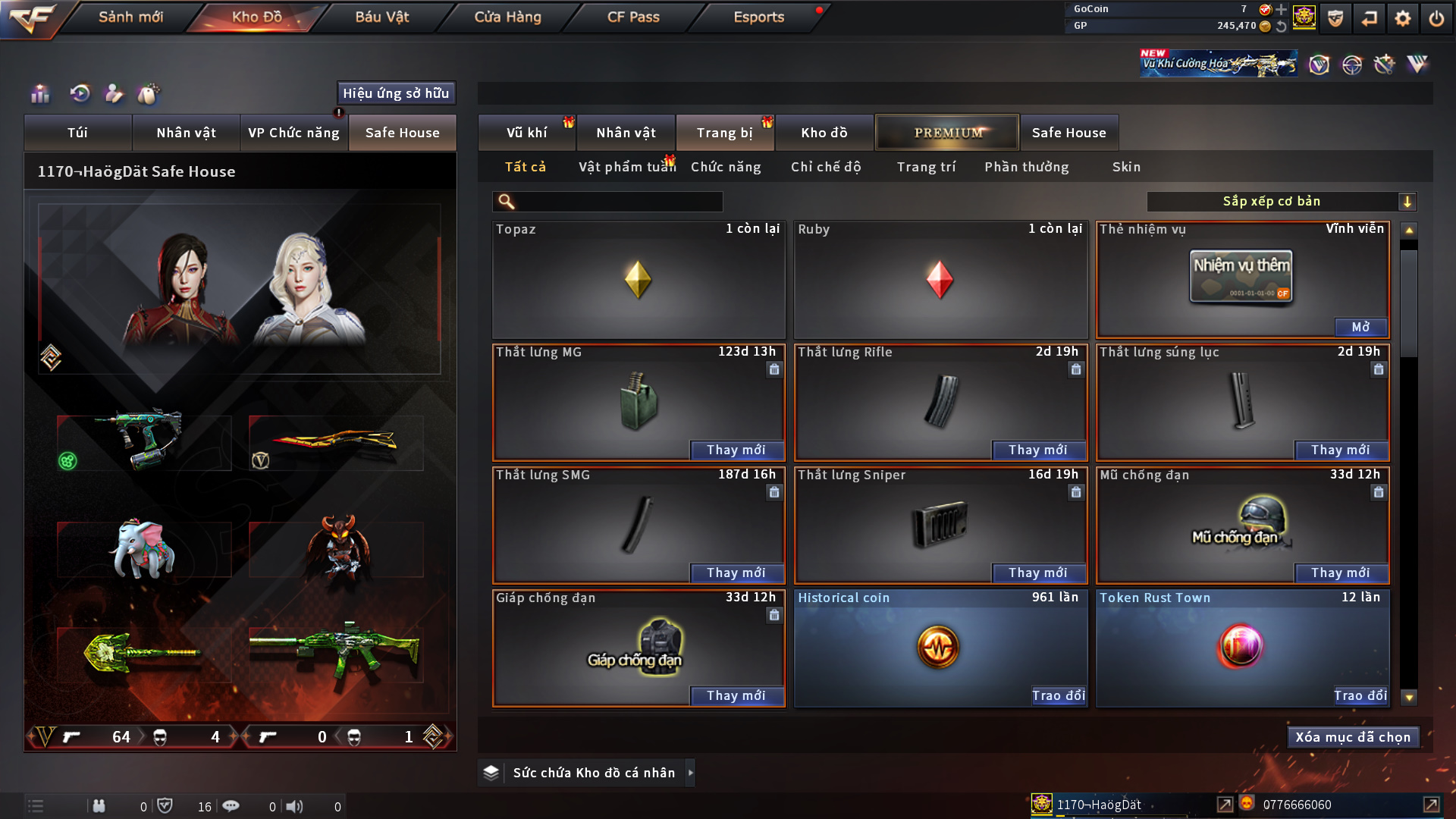This screenshot has width=1456, height=819.
Task: Open the gear settings icon
Action: [1403, 18]
